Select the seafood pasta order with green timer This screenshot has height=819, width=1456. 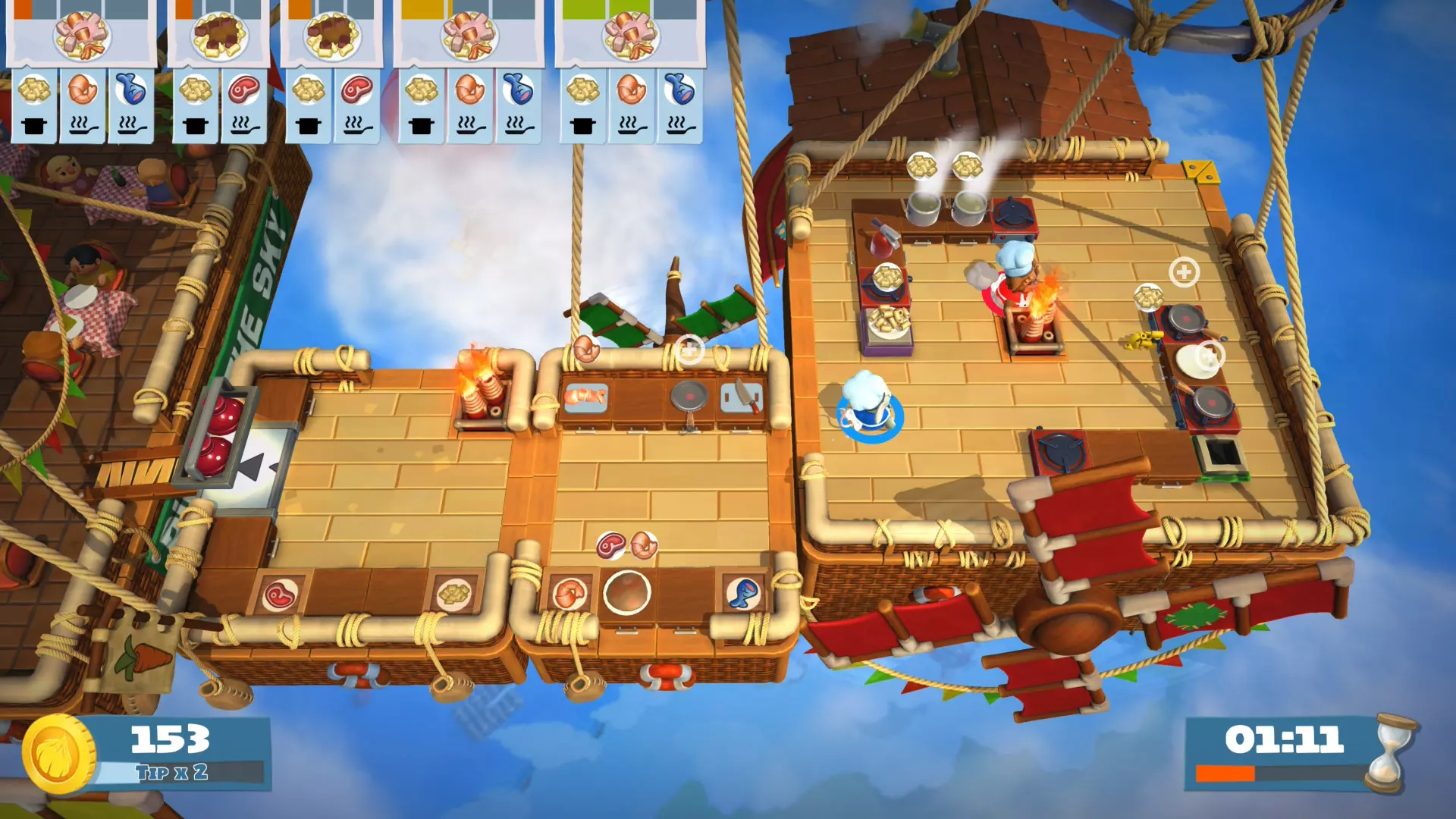point(630,36)
